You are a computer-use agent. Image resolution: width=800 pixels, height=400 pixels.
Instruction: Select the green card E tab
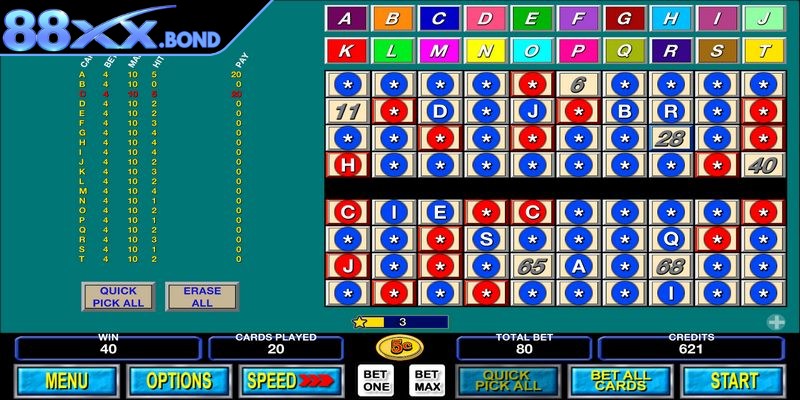(531, 18)
